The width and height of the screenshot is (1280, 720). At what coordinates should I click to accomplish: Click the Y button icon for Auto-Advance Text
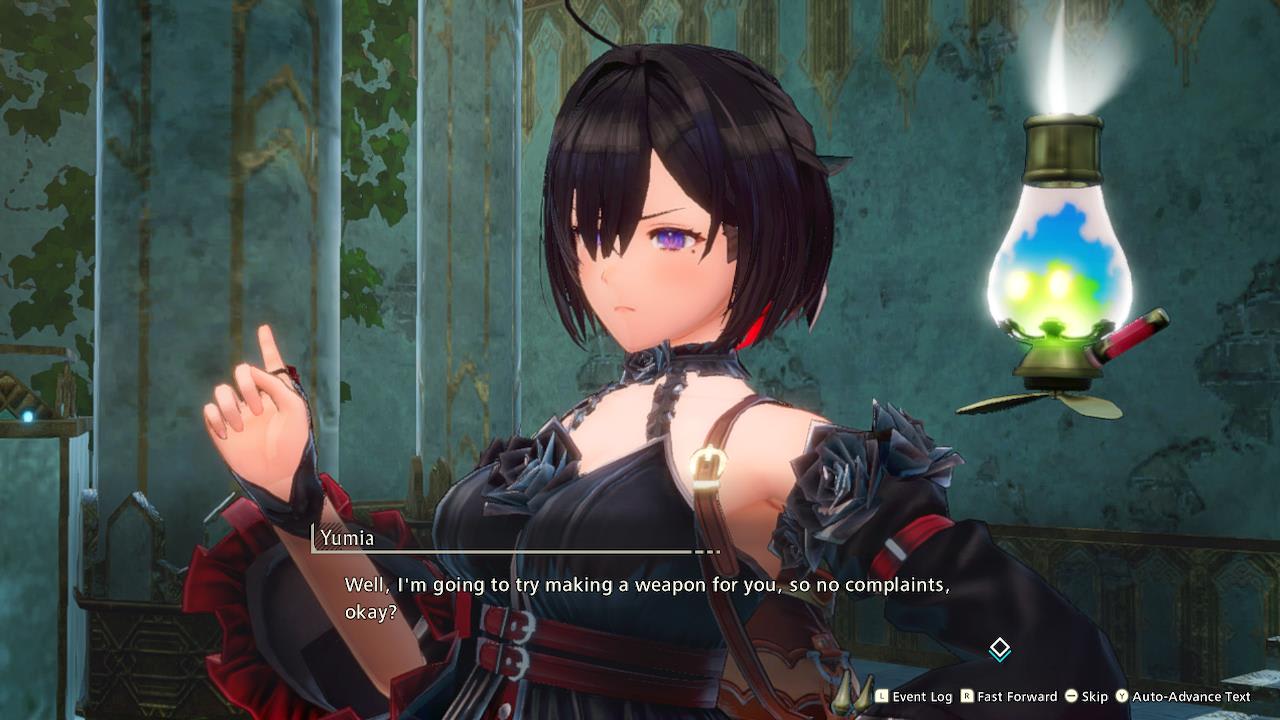click(x=1121, y=697)
